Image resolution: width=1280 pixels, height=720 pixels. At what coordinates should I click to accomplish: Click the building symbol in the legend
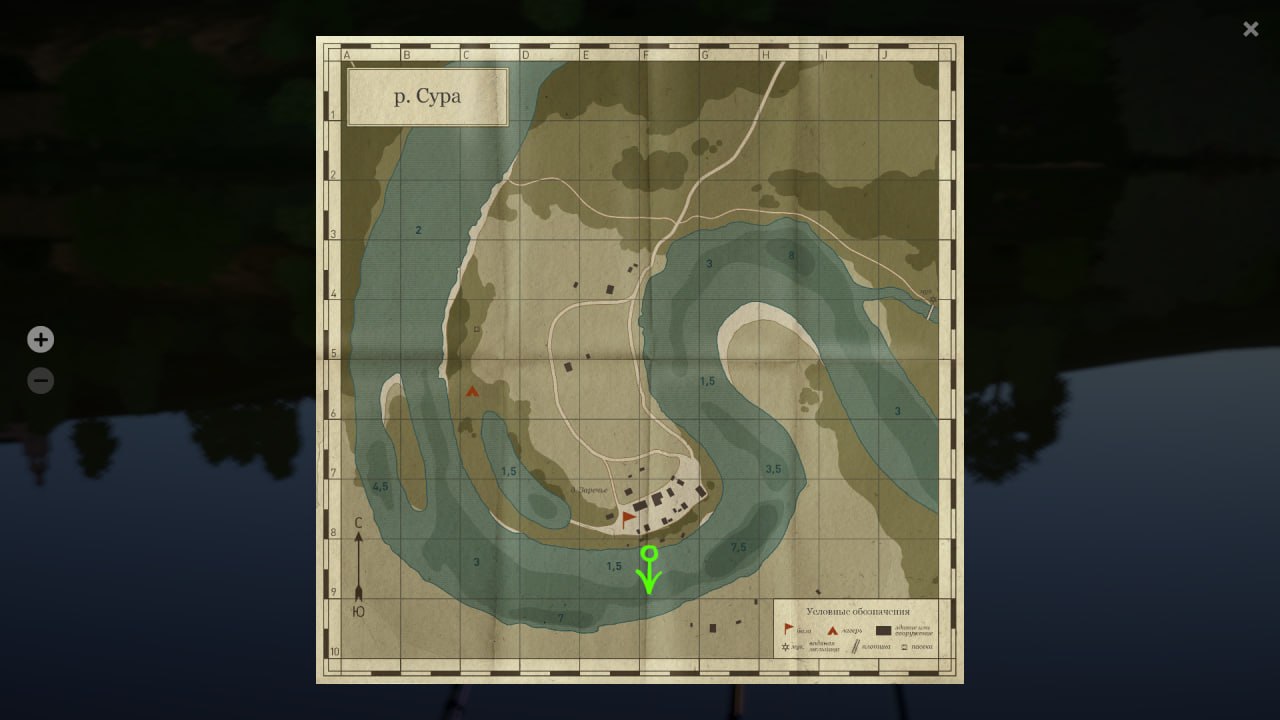coord(883,630)
